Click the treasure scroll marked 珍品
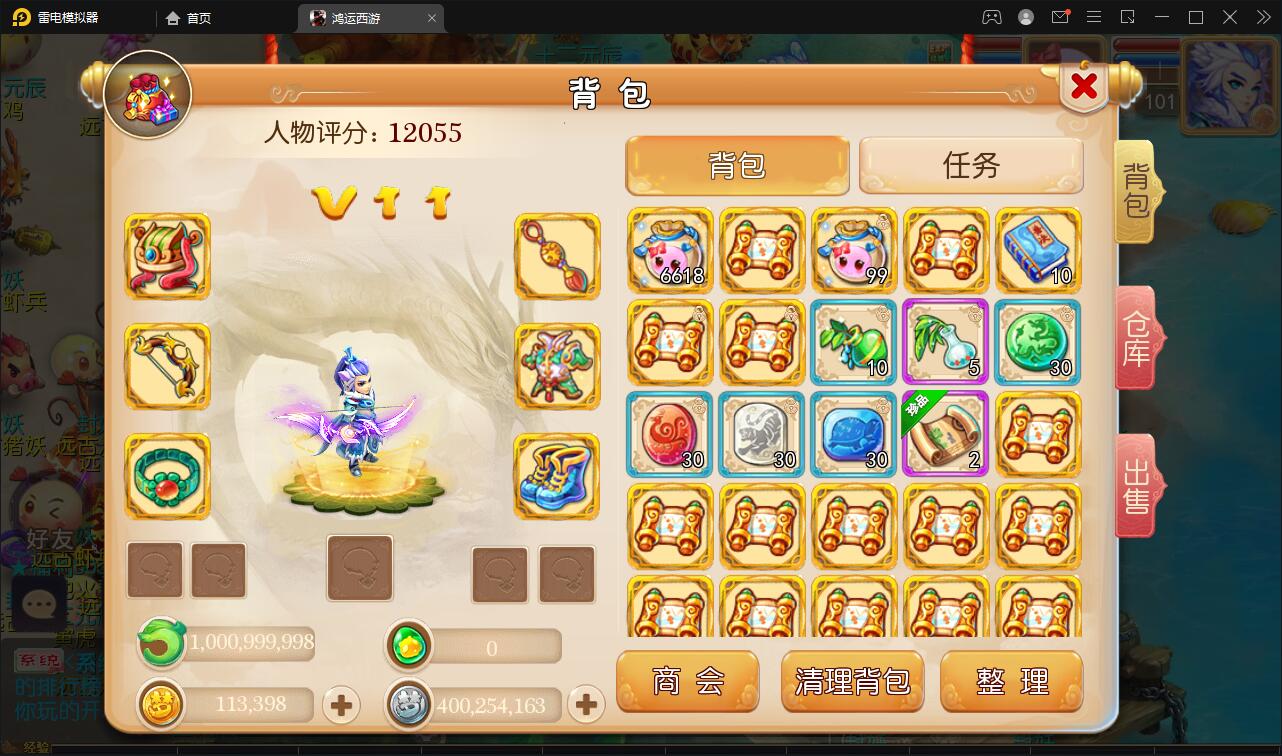Screen dimensions: 1282x756 click(945, 434)
